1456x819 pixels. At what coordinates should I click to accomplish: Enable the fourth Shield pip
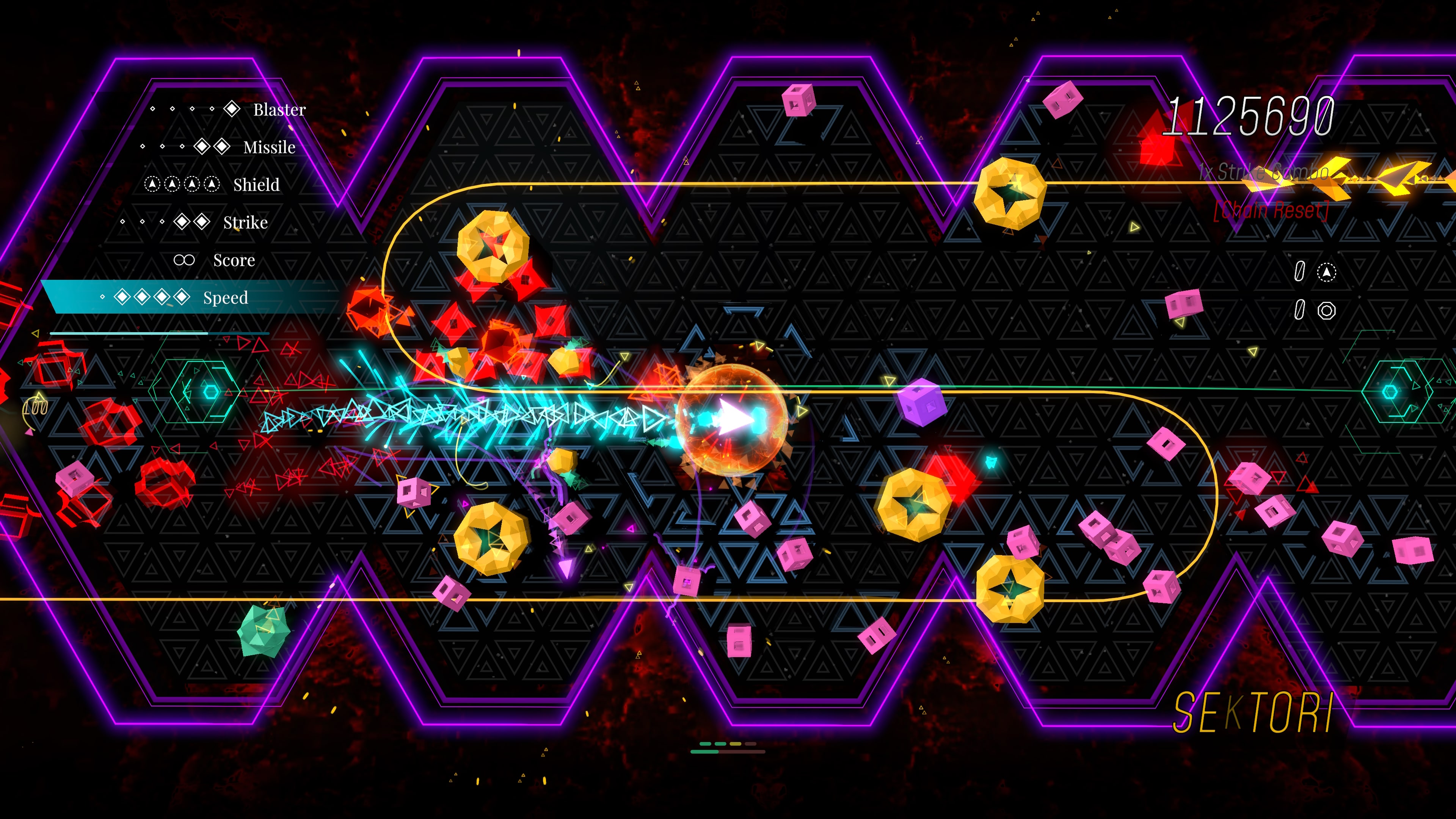pos(212,184)
